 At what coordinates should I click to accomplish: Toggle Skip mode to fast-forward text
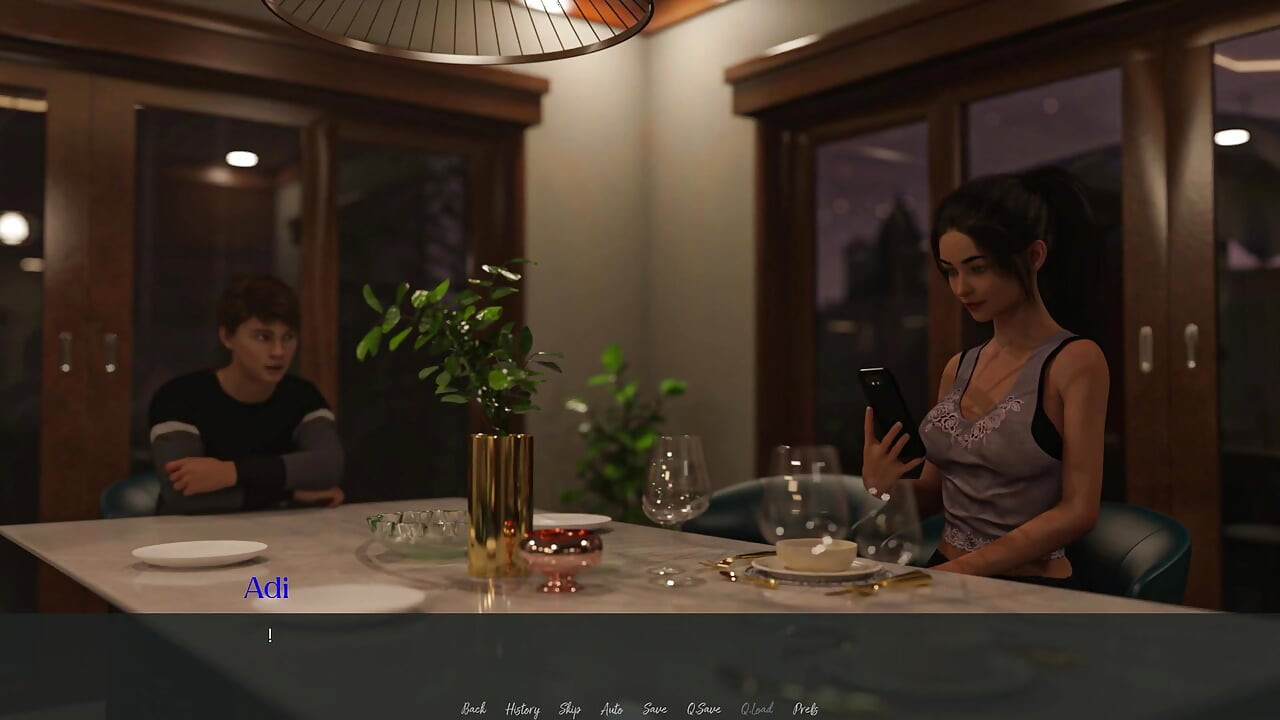[x=568, y=708]
